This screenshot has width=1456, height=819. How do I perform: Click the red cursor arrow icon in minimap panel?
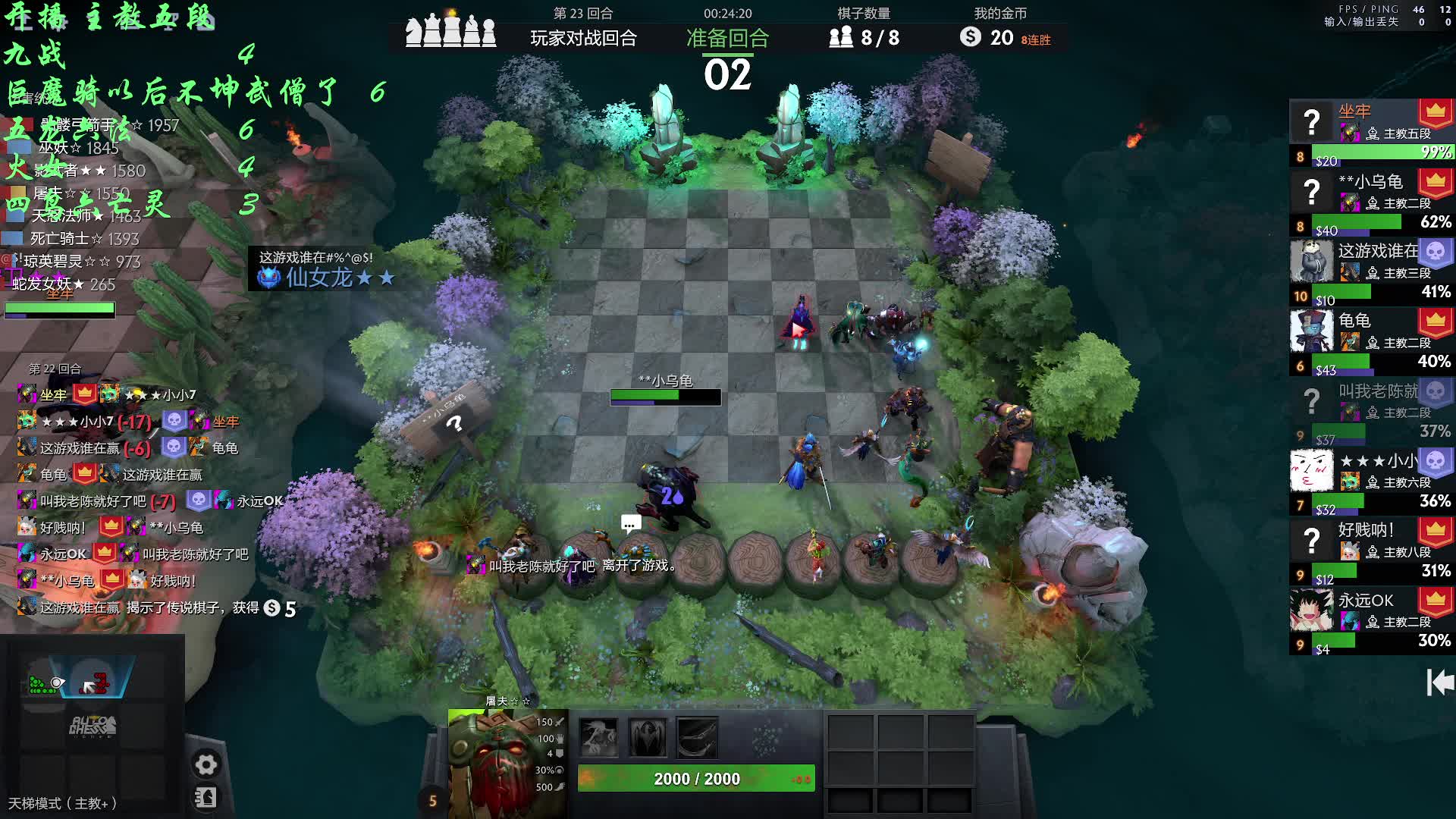click(x=95, y=685)
